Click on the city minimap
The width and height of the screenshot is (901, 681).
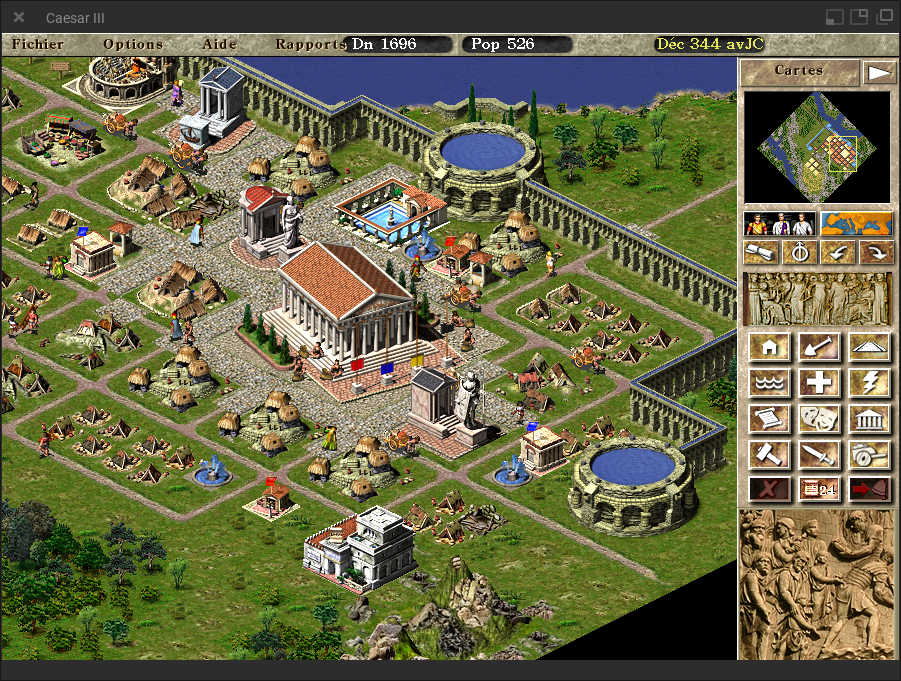click(x=816, y=147)
